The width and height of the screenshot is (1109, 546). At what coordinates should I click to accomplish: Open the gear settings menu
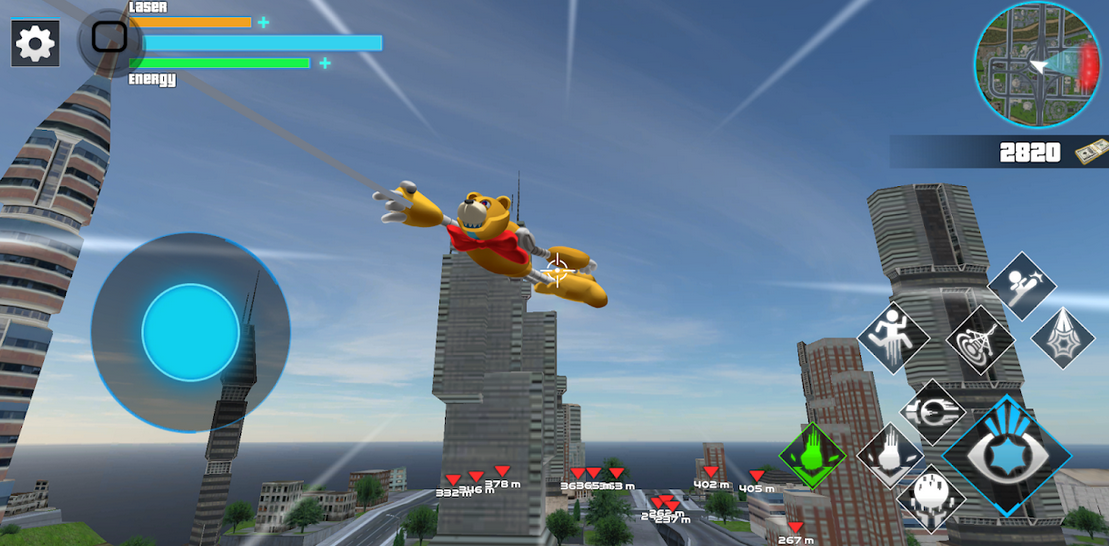tap(35, 44)
